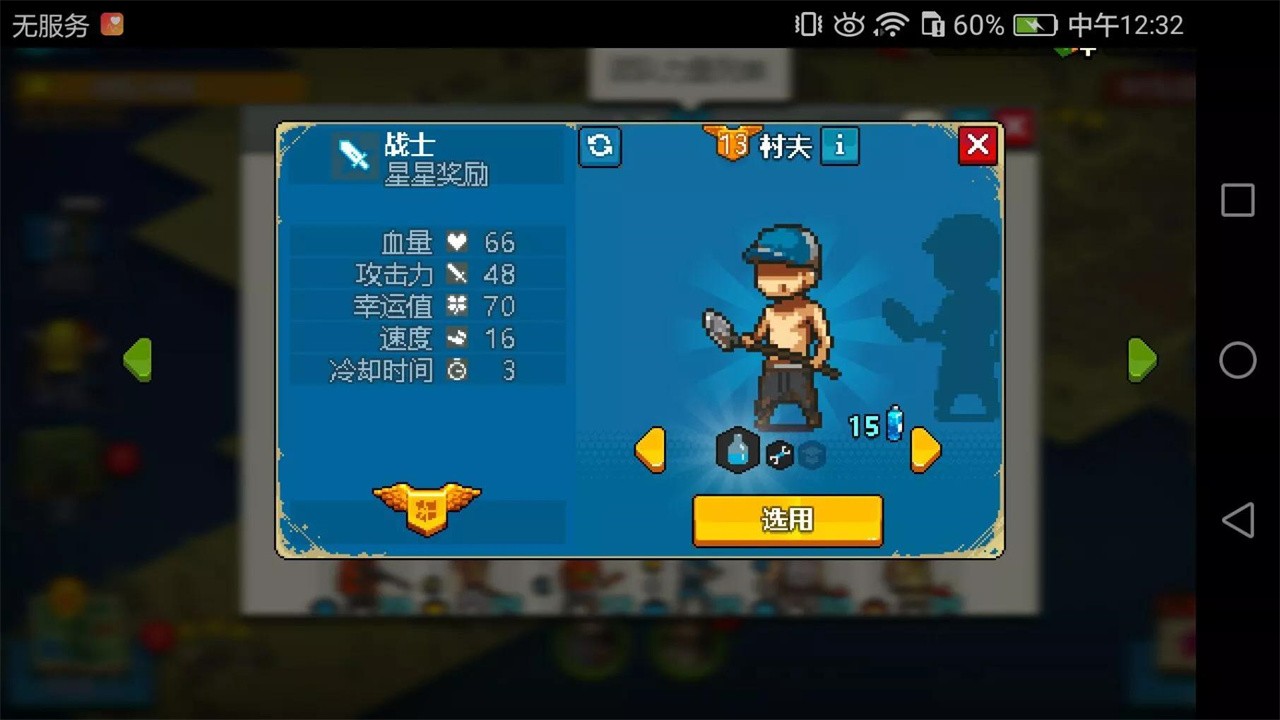The image size is (1280, 720).
Task: Switch to next character using green right arrow
Action: 1143,359
